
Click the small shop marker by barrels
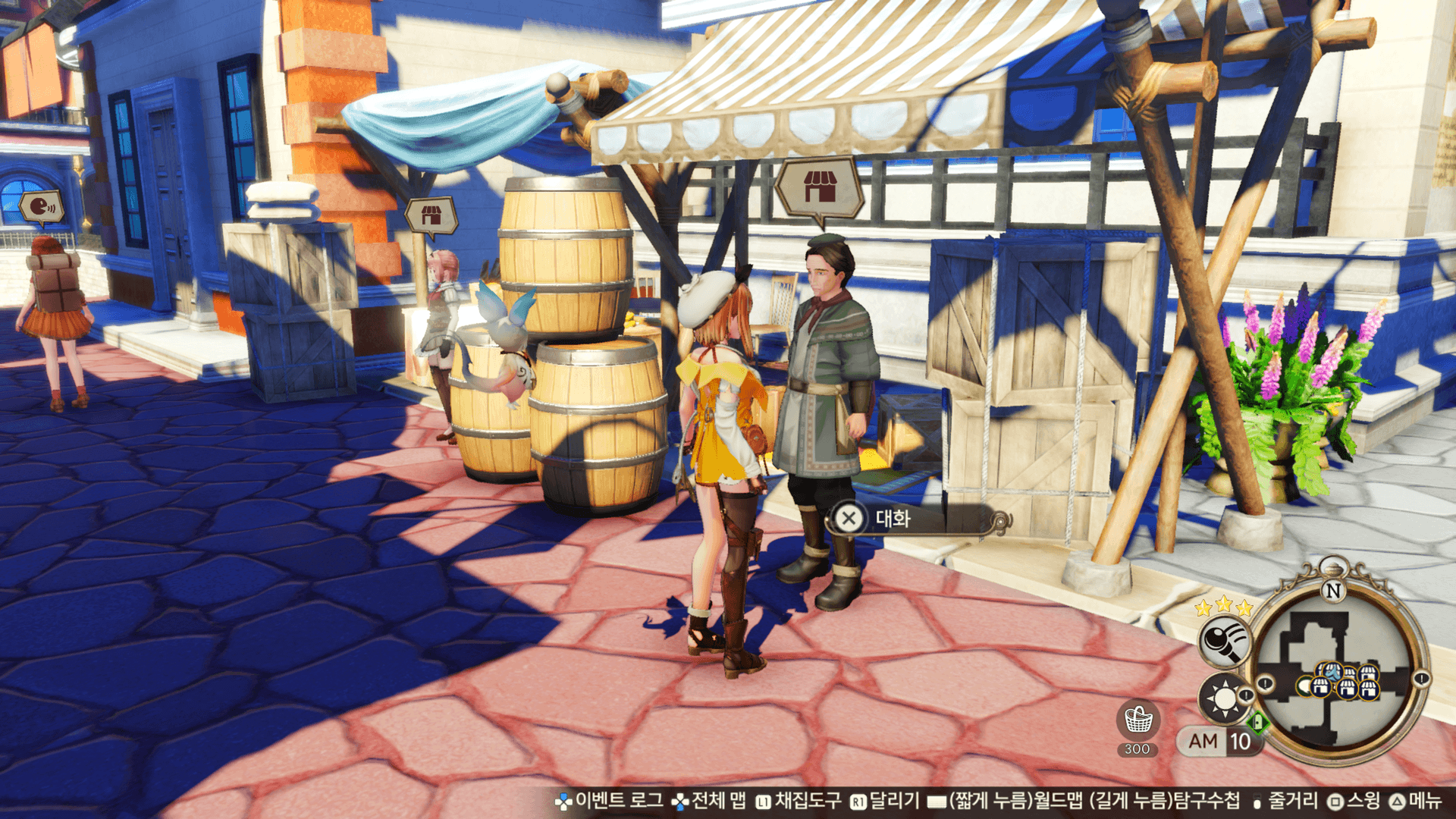point(431,215)
